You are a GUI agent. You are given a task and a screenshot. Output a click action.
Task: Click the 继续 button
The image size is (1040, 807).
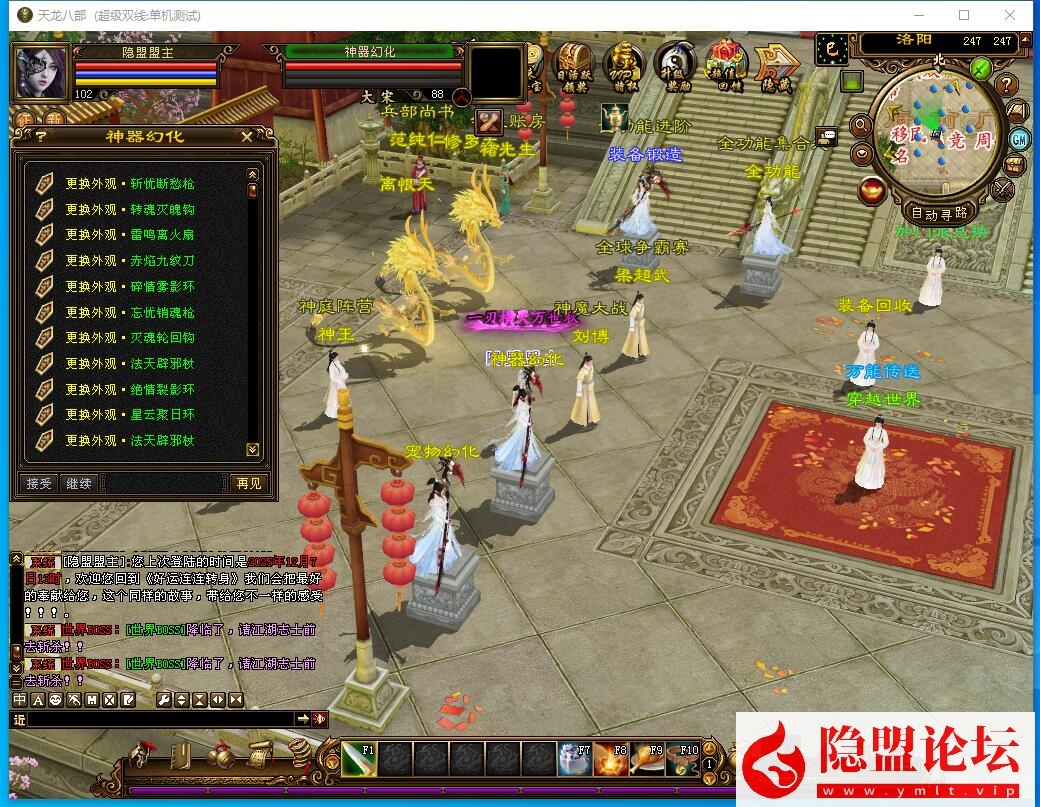(79, 483)
